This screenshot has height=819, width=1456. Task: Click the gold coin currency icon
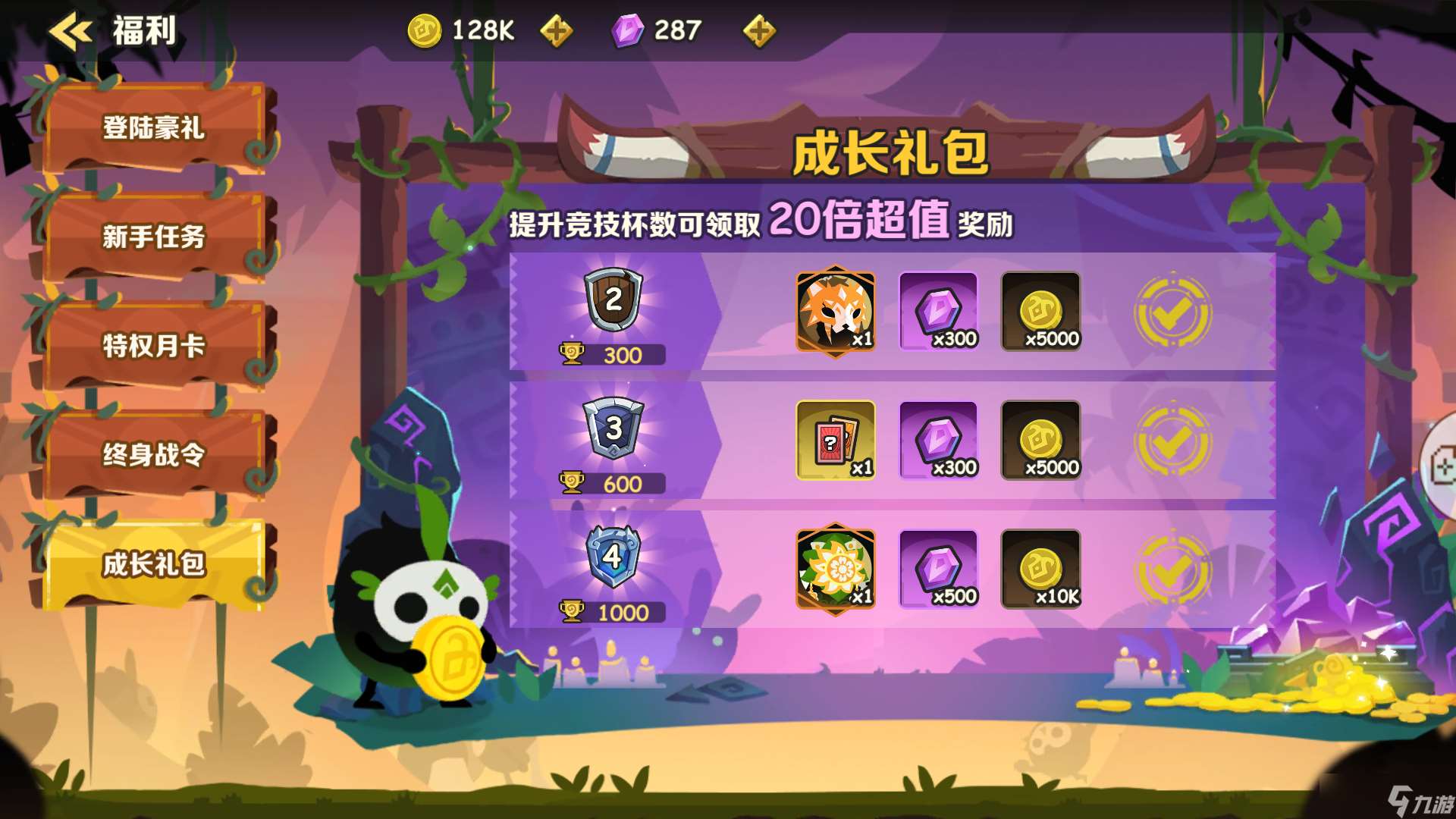[x=425, y=31]
